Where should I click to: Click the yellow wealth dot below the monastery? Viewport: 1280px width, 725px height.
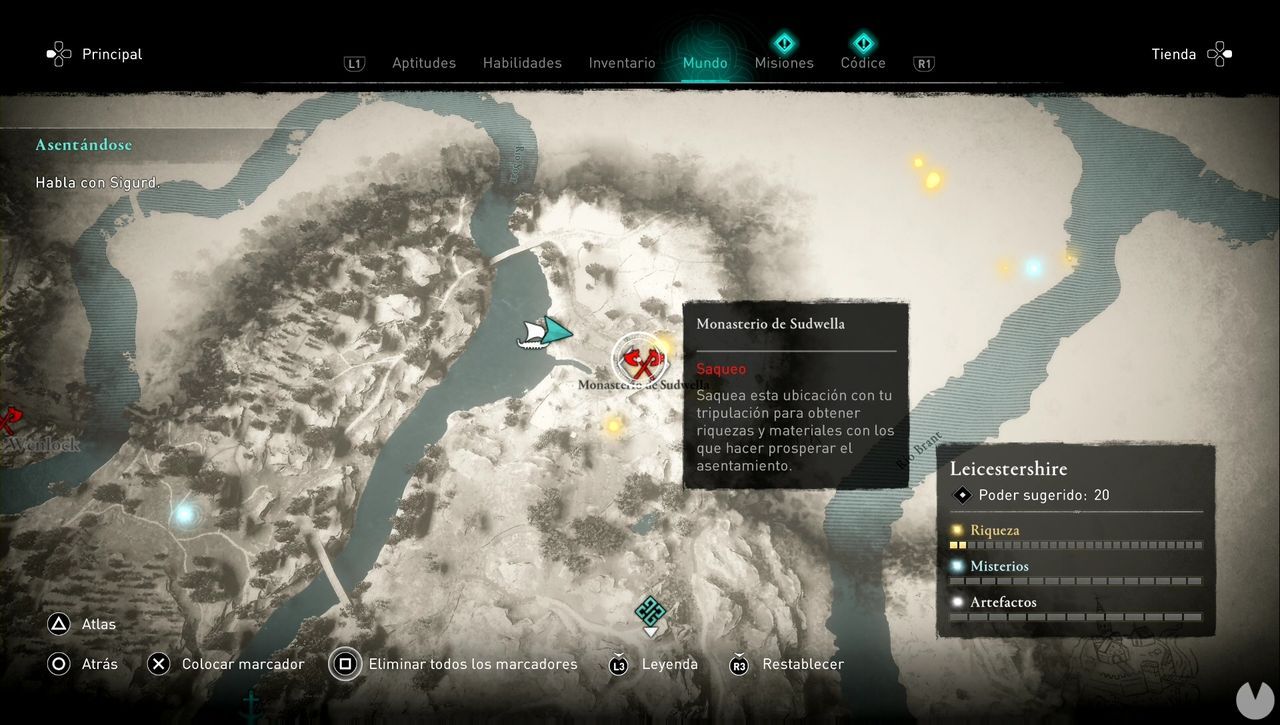[614, 425]
